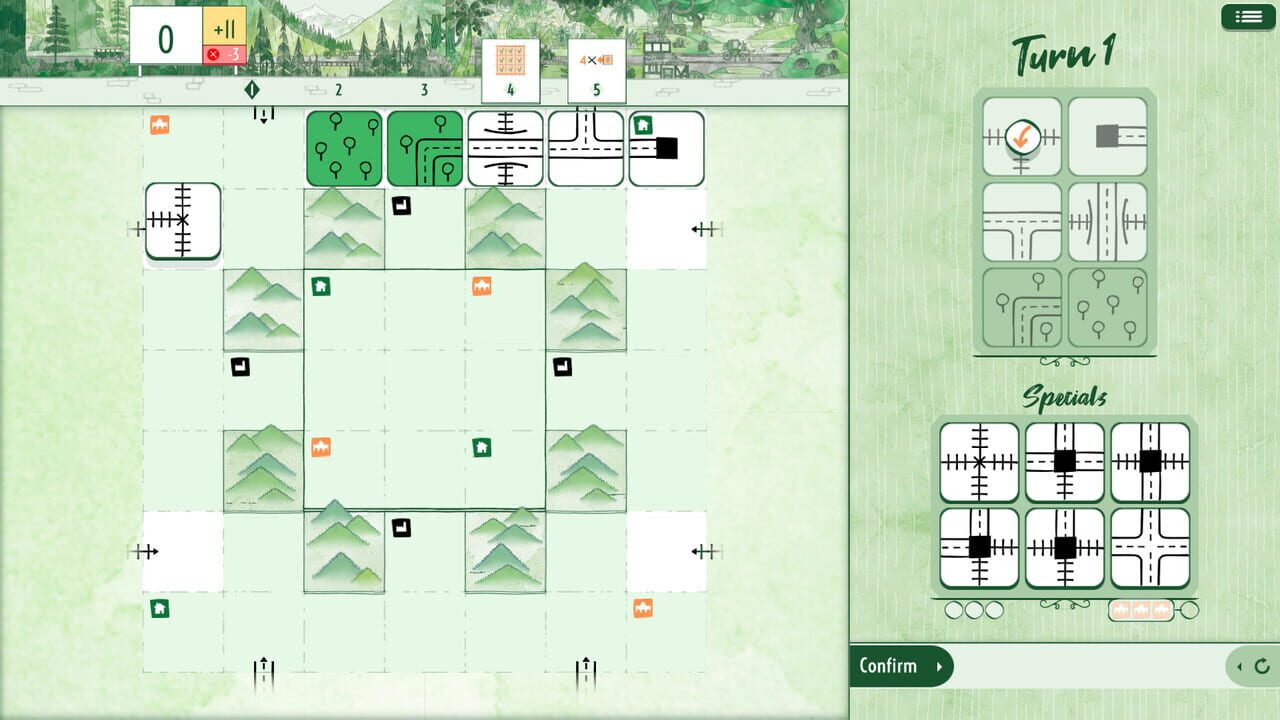Image resolution: width=1280 pixels, height=720 pixels.
Task: Select the black station square special tile, top middle
Action: pyautogui.click(x=1063, y=460)
